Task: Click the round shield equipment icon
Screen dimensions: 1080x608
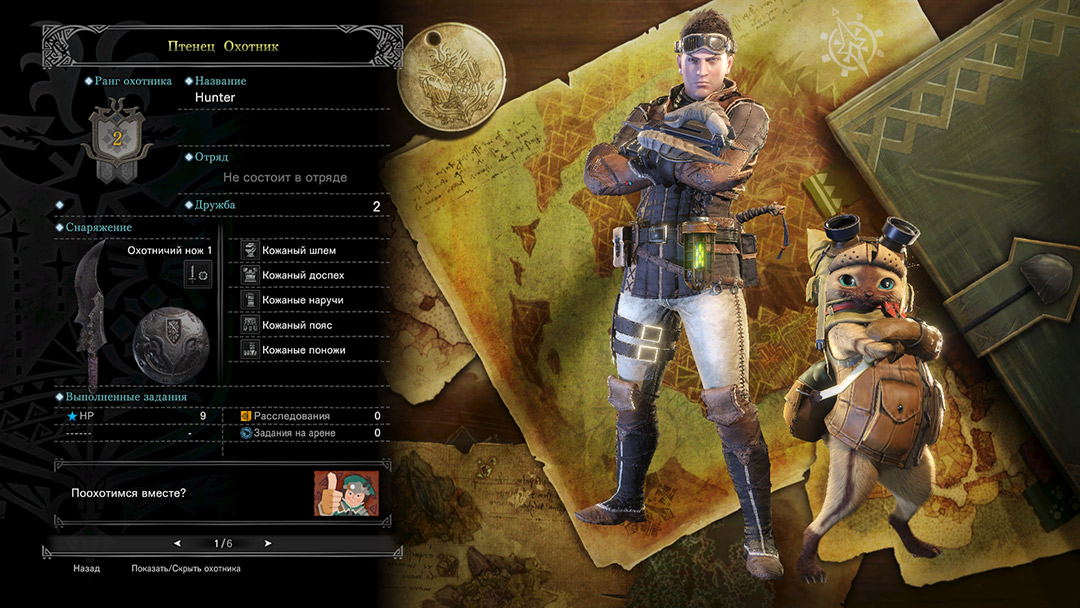Action: point(170,340)
